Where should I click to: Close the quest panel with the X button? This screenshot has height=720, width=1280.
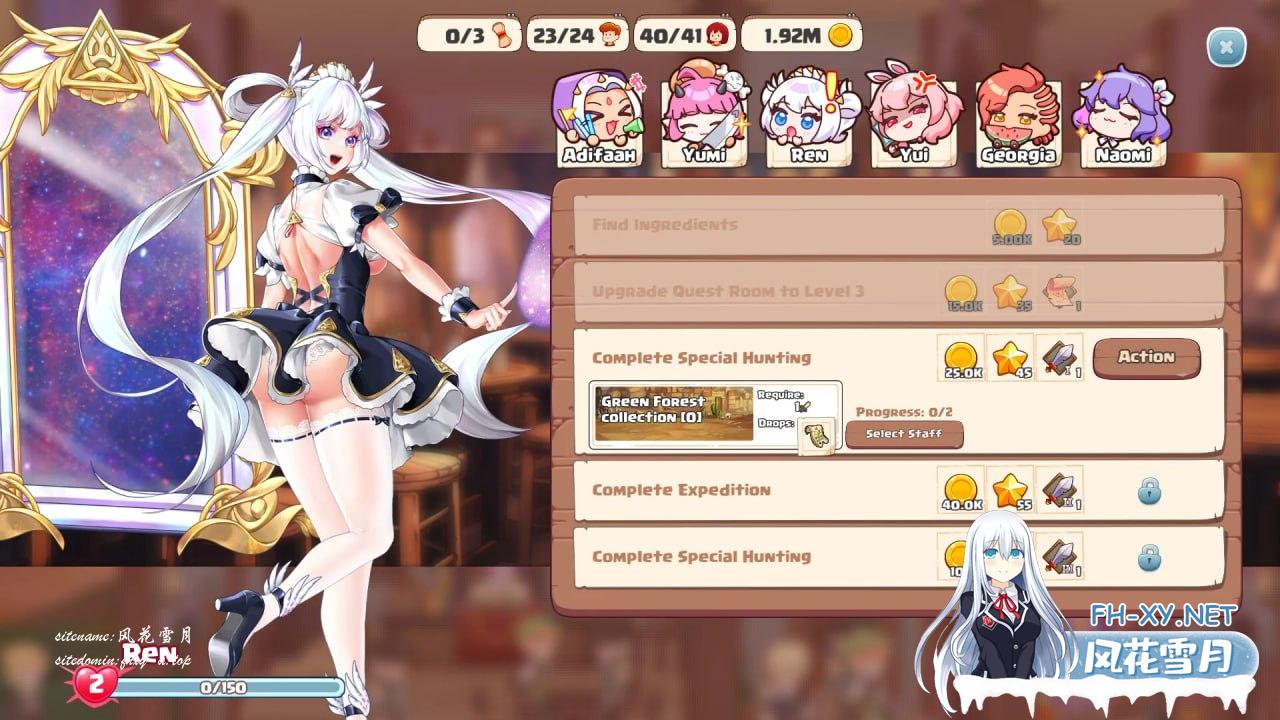pyautogui.click(x=1226, y=47)
